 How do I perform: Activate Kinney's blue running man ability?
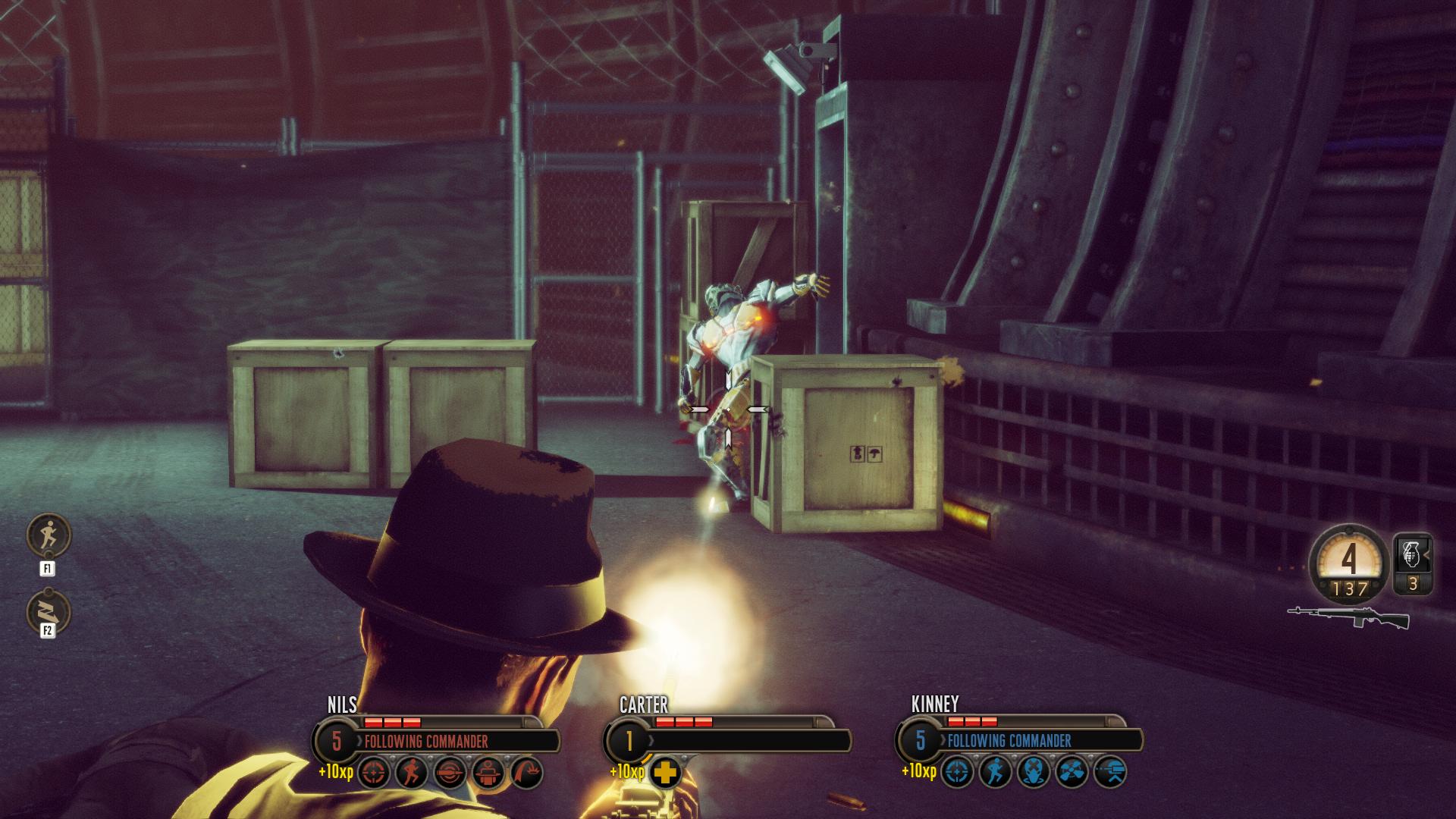pyautogui.click(x=995, y=773)
